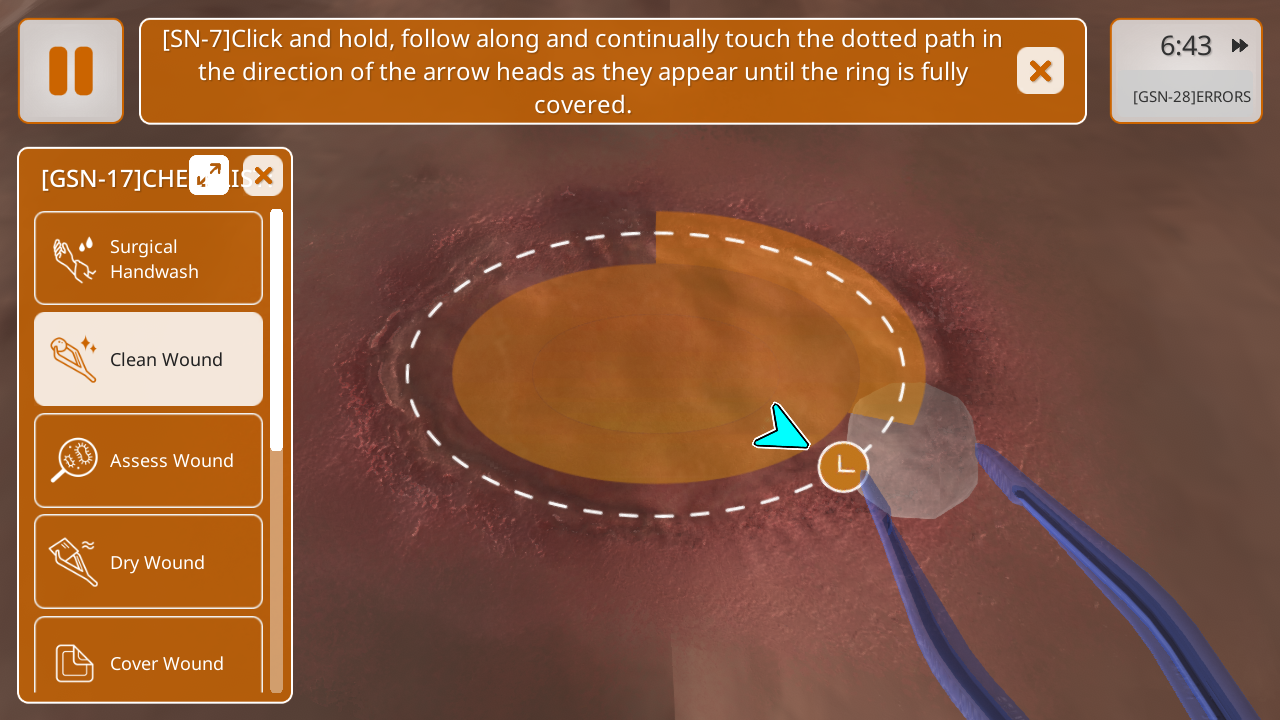Screen dimensions: 1280x720
Task: Expand the checklist panel
Action: [209, 175]
